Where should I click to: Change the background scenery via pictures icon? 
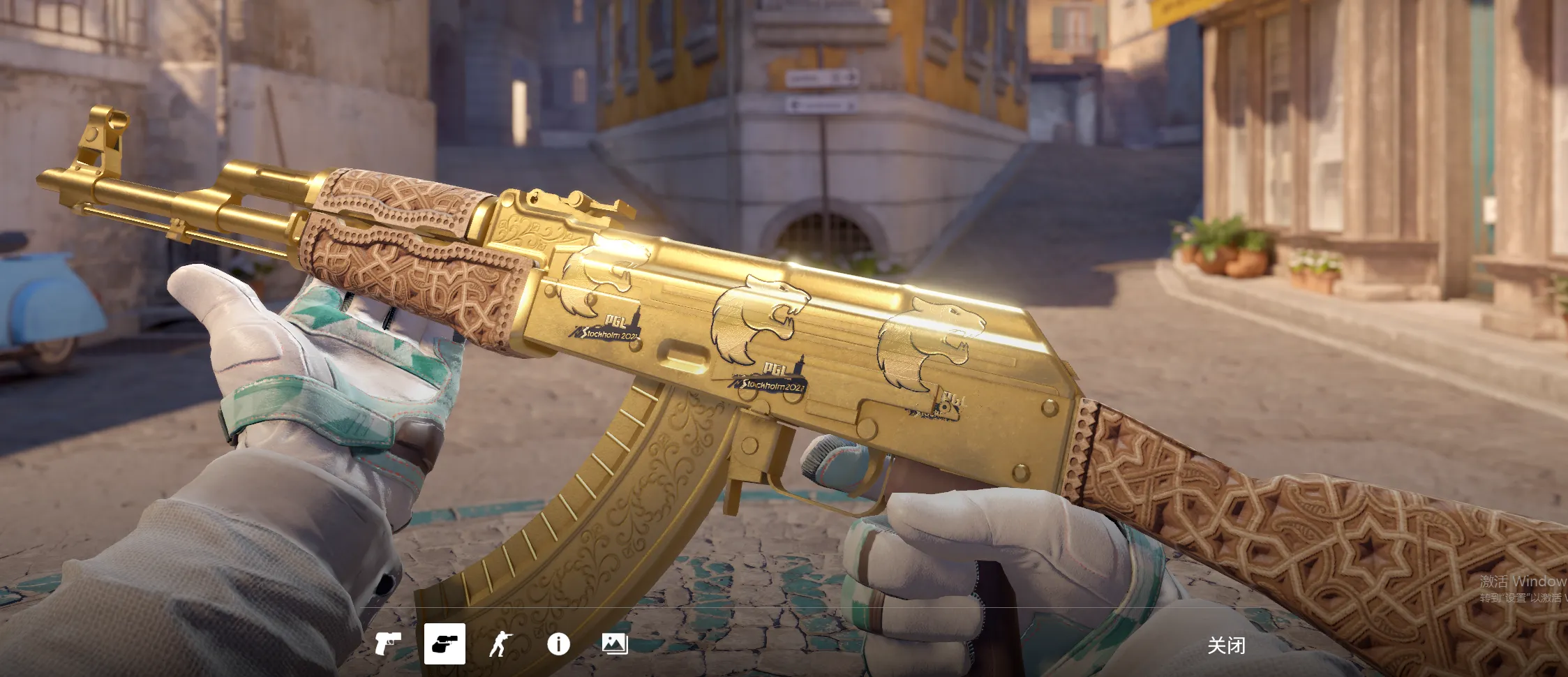tap(615, 643)
